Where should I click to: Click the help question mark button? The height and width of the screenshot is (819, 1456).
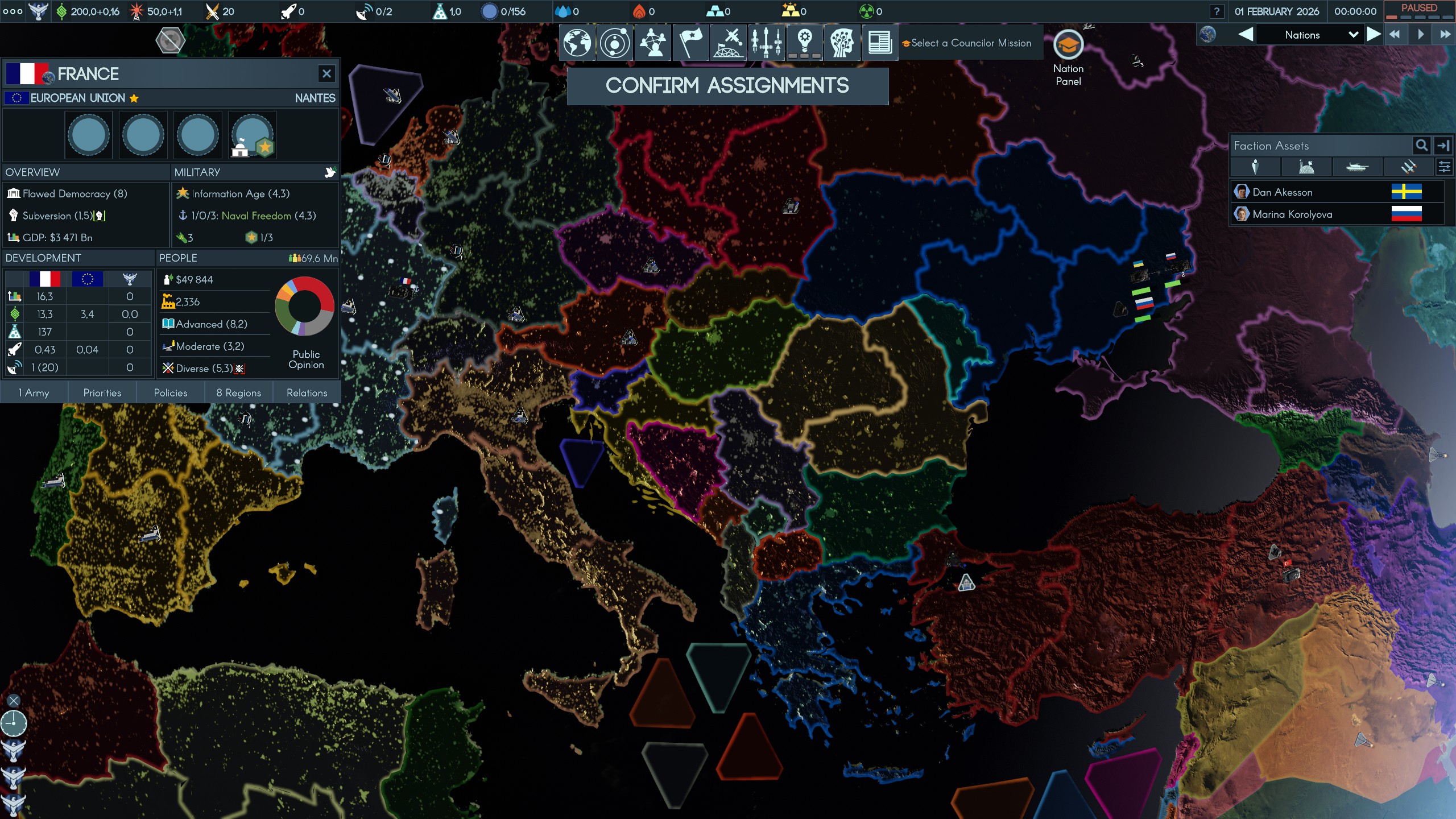(x=1216, y=11)
